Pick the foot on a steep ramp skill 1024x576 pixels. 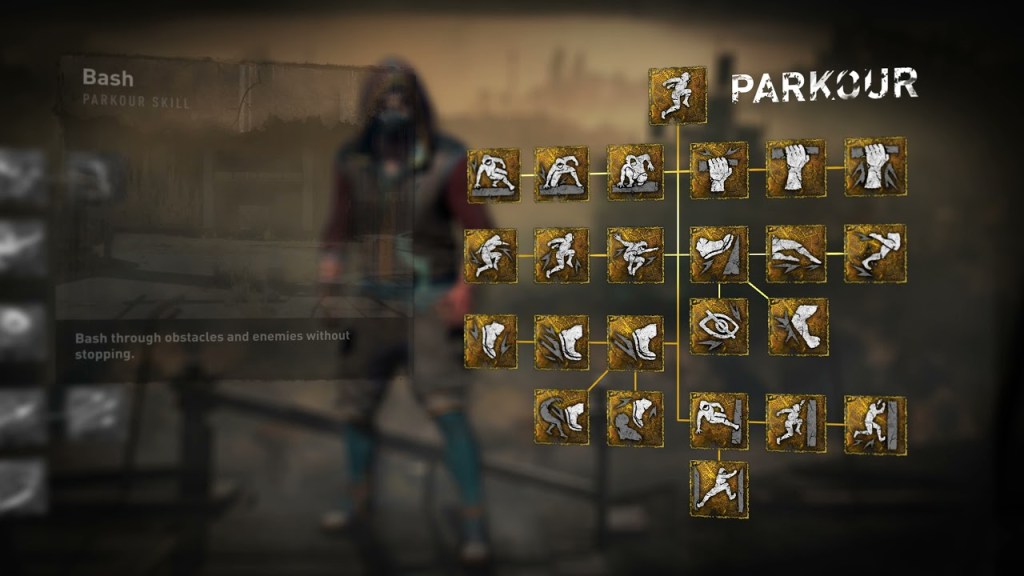tap(719, 254)
